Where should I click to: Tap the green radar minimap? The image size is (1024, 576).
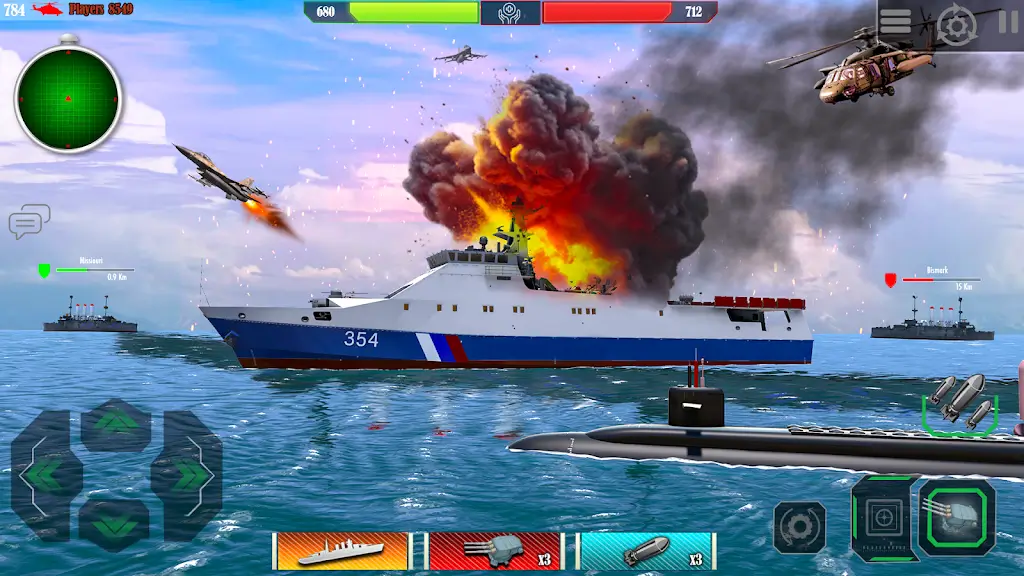(68, 98)
